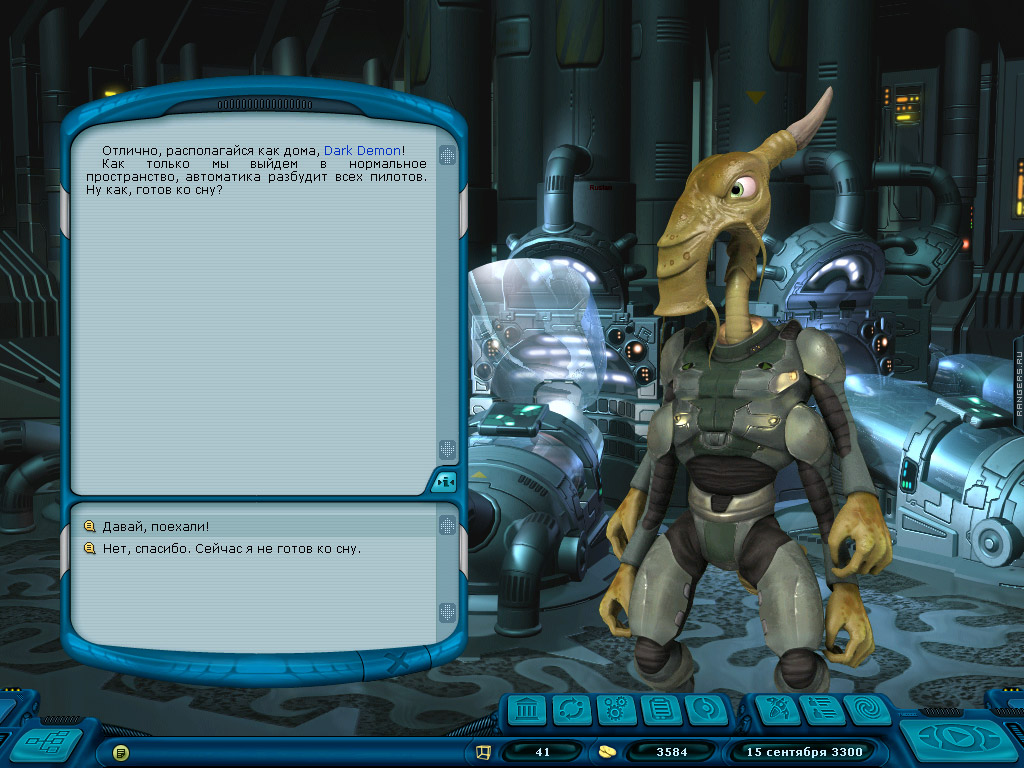
Task: Click the yellow cube cargo icon
Action: tap(484, 751)
